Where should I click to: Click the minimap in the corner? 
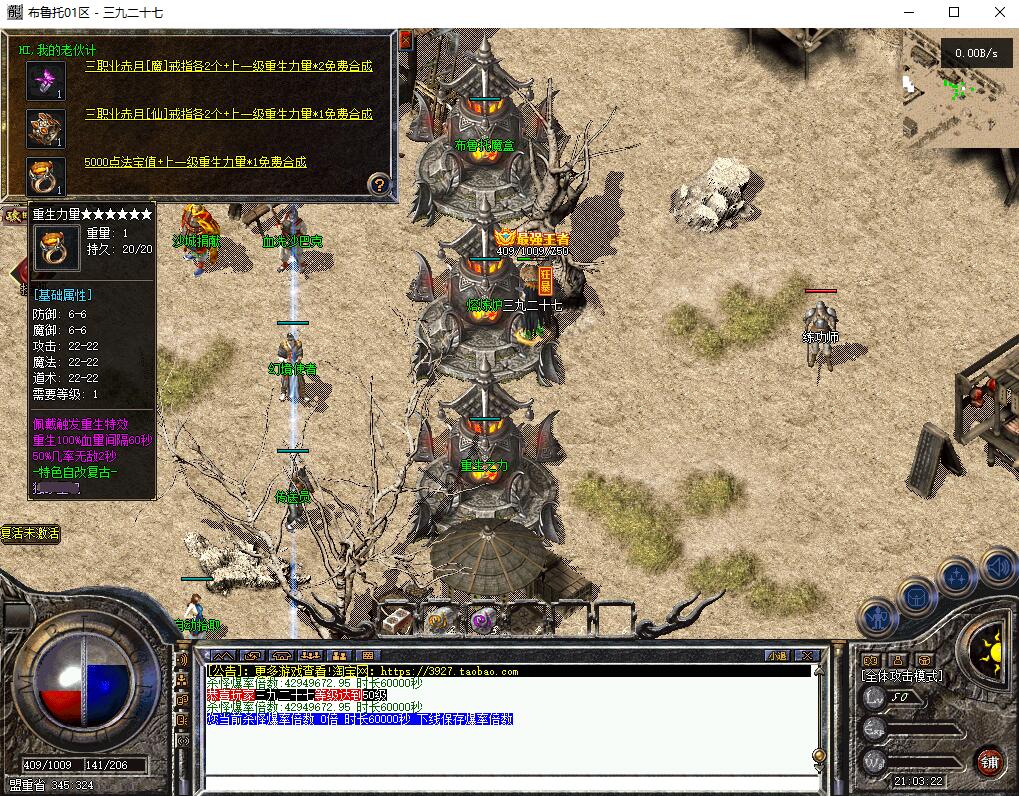click(960, 88)
